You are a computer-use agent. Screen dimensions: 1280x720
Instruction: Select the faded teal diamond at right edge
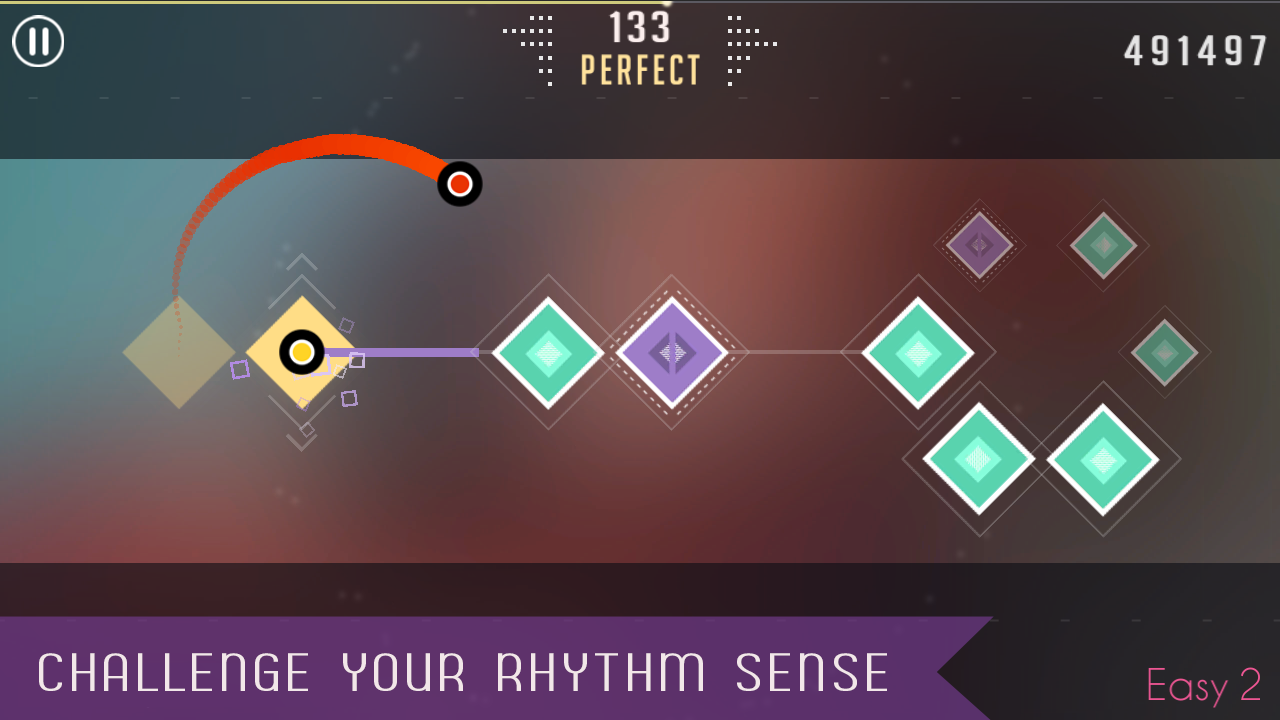point(1164,352)
